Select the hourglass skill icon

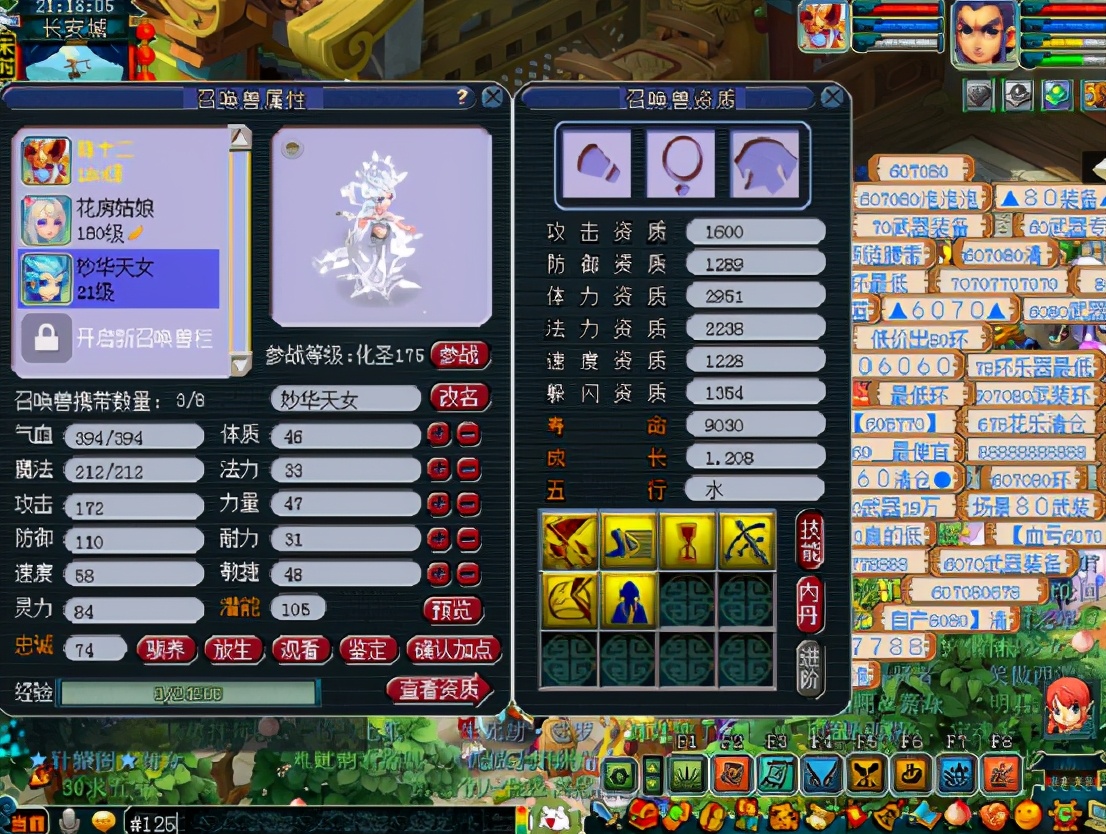686,541
